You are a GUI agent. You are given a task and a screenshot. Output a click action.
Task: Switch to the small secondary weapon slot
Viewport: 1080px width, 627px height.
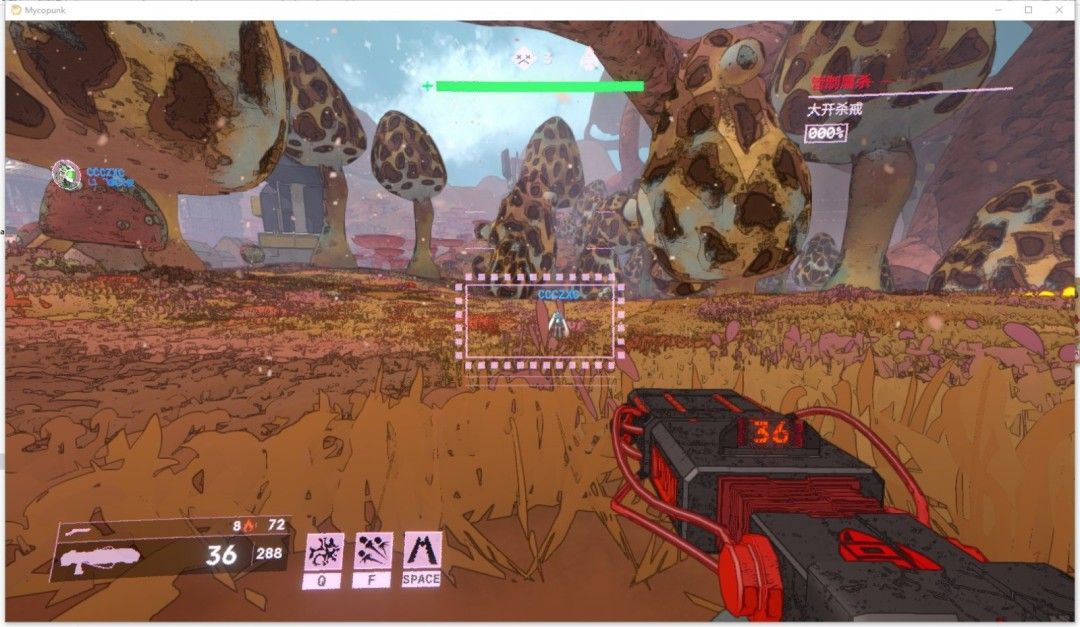[x=76, y=530]
